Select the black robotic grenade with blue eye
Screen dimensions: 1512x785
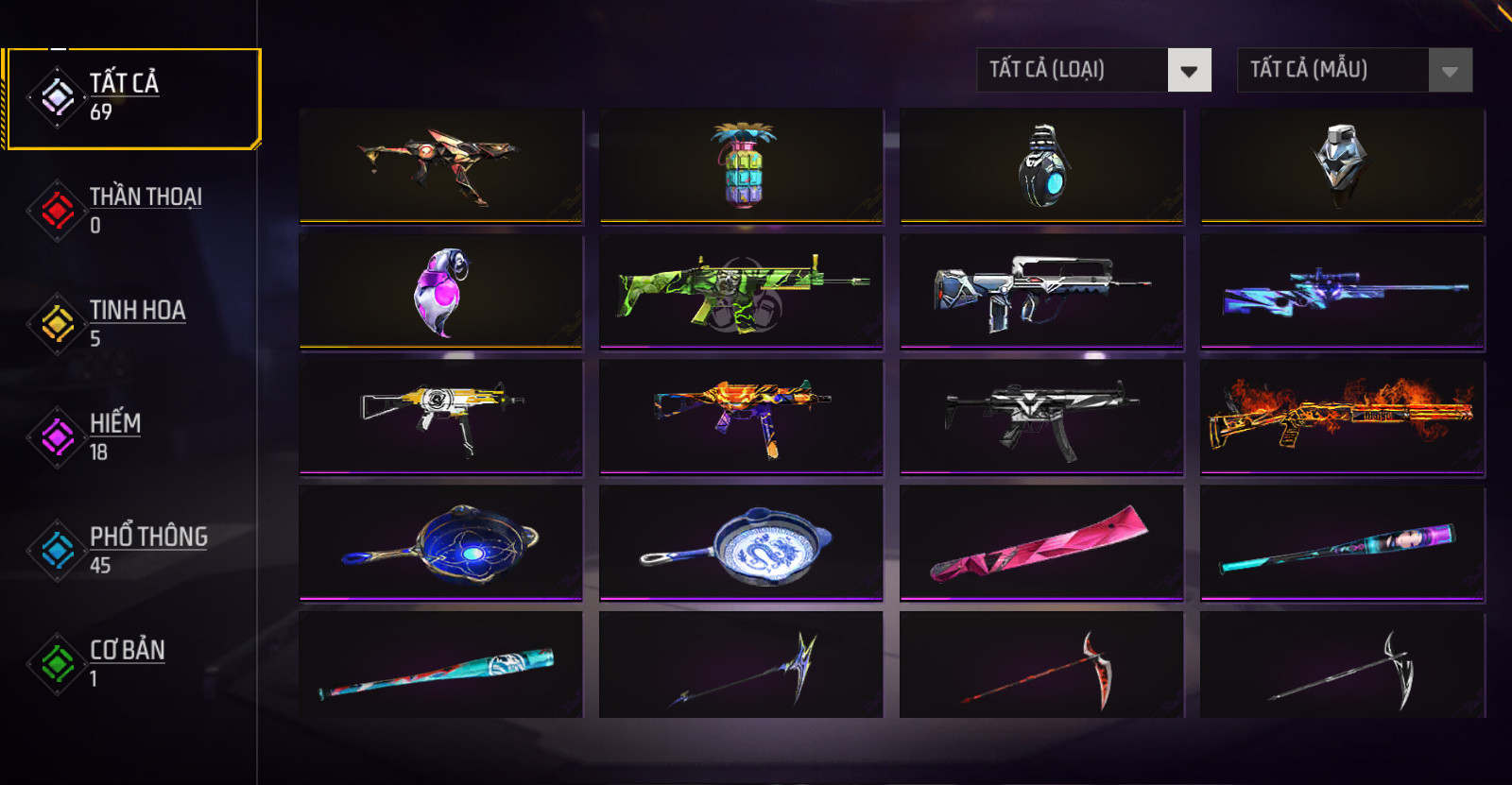[x=1041, y=165]
